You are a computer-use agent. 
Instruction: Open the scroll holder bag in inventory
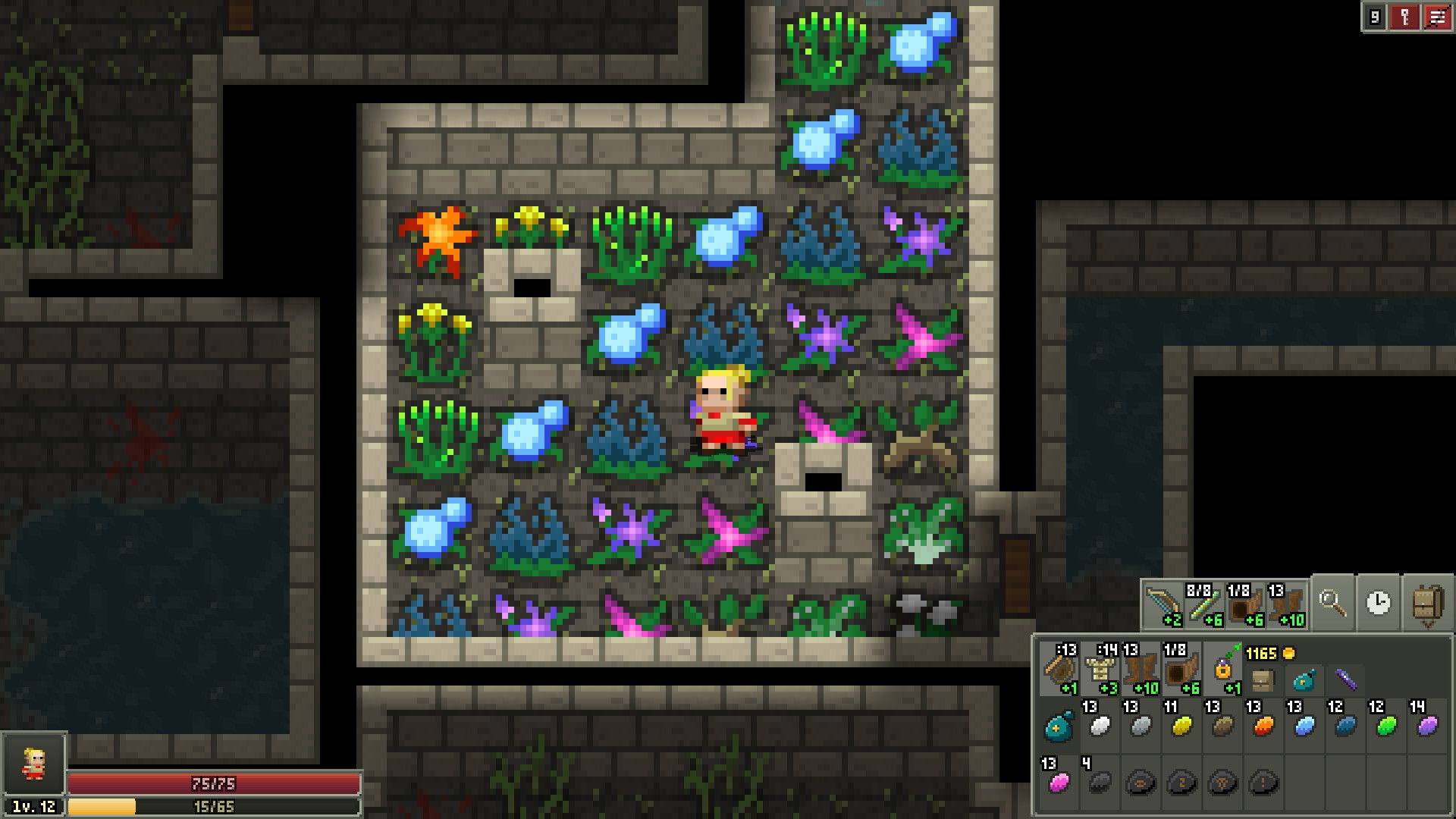[1263, 679]
